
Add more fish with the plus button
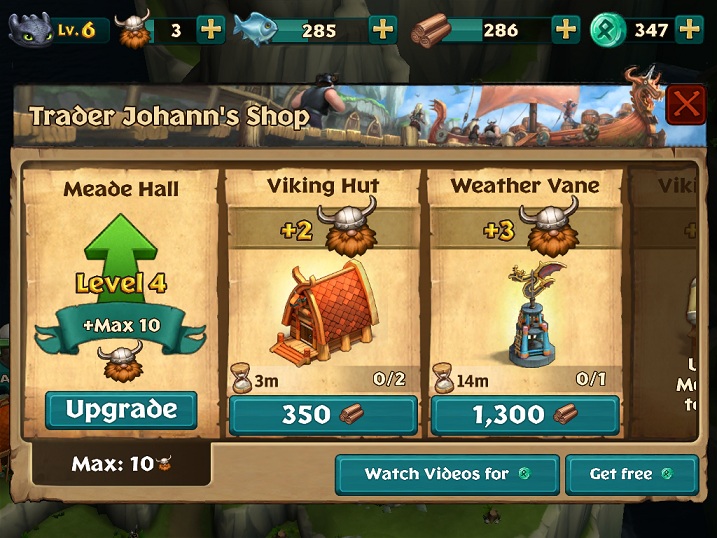384,29
